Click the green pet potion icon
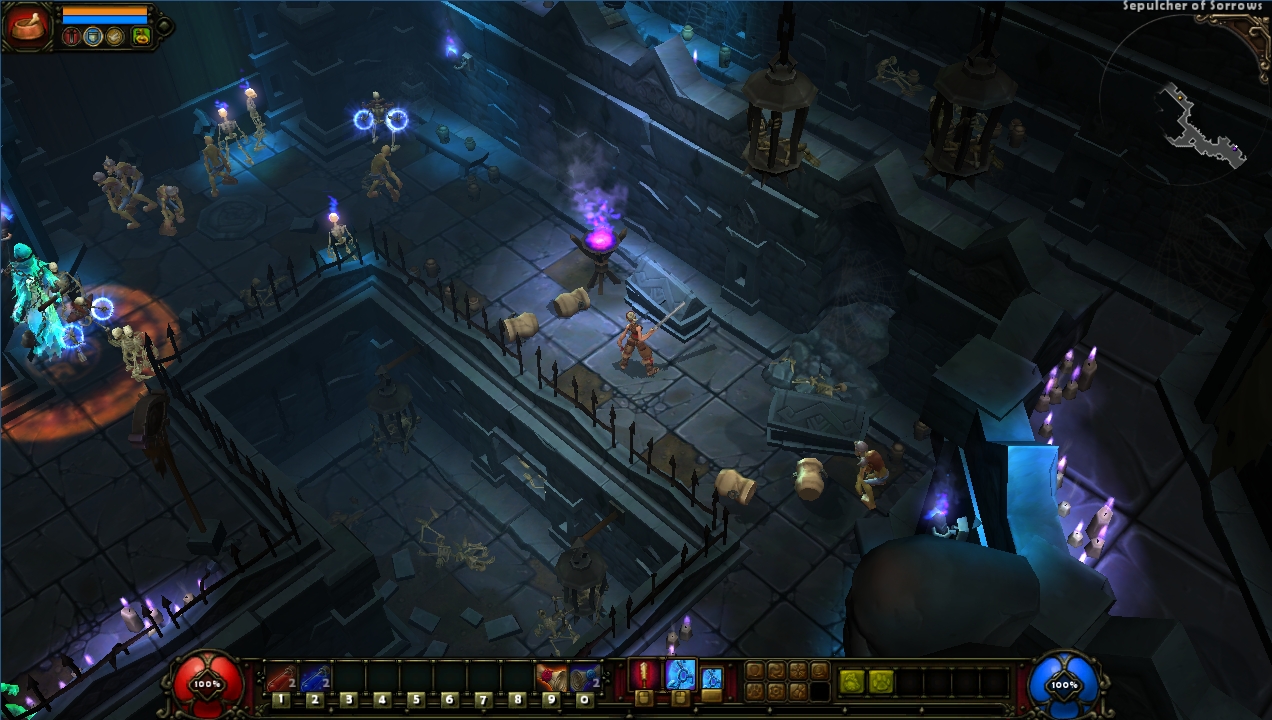This screenshot has height=720, width=1272. click(x=140, y=37)
